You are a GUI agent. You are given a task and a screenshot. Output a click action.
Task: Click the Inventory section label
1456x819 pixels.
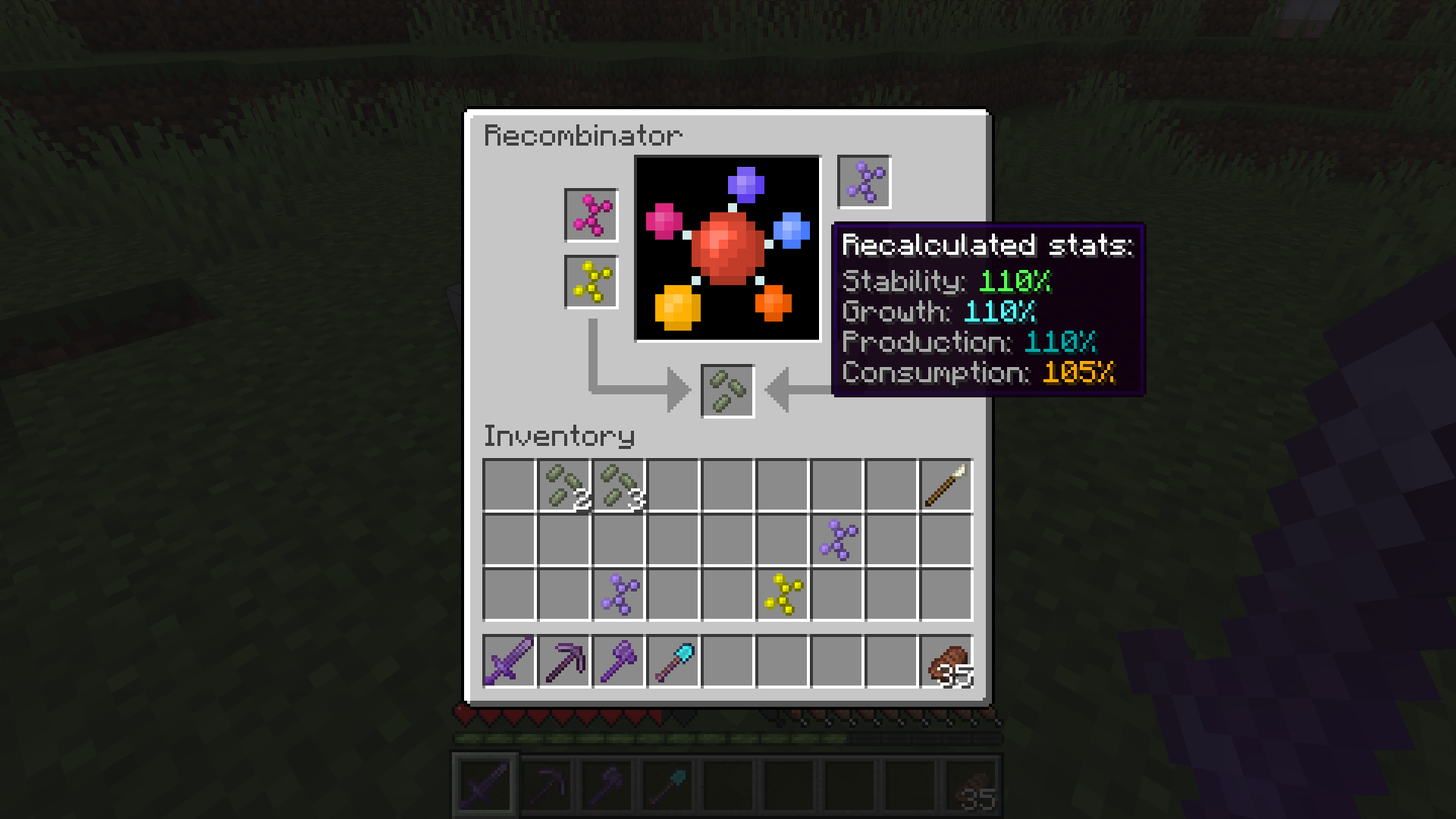(x=559, y=437)
